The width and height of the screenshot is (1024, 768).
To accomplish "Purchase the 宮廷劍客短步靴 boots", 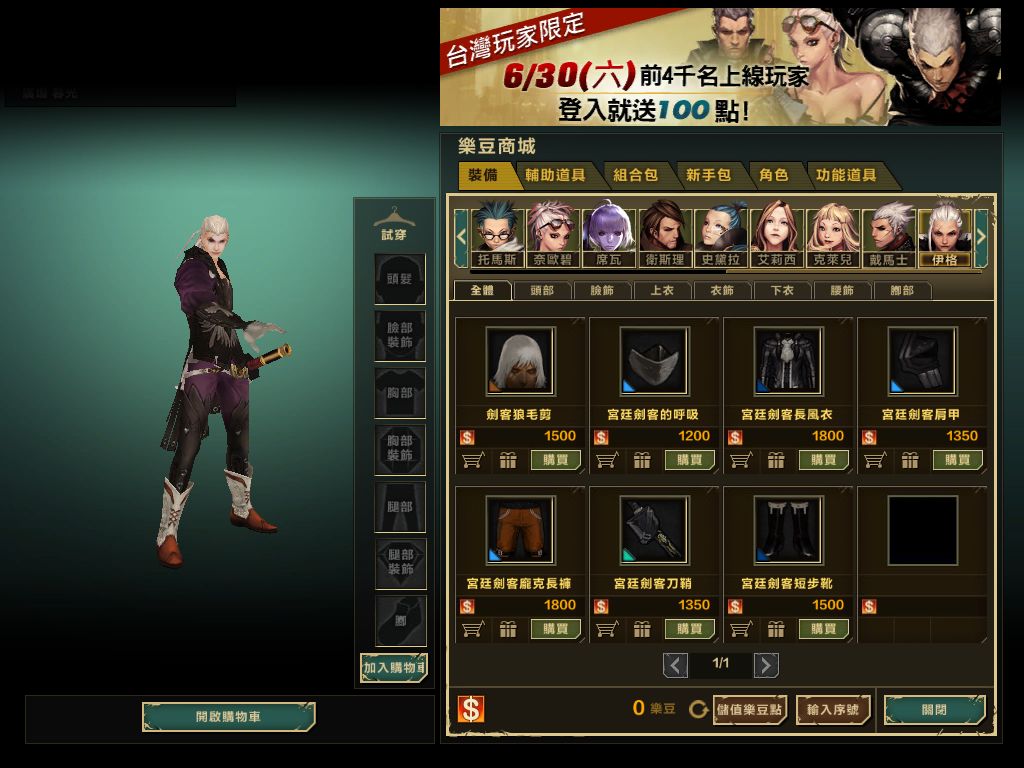I will coord(824,629).
